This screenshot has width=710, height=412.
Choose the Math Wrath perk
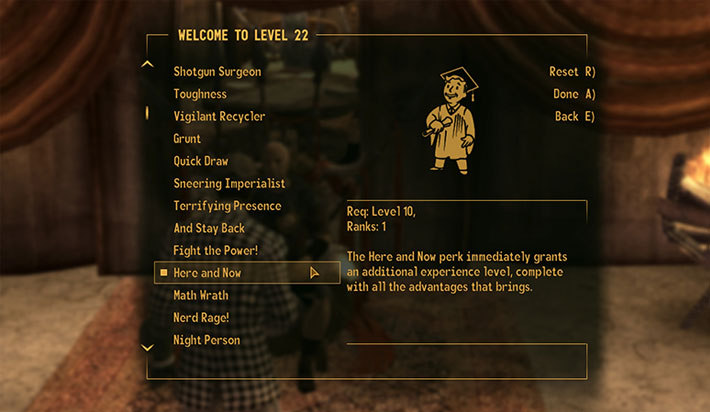coord(201,295)
